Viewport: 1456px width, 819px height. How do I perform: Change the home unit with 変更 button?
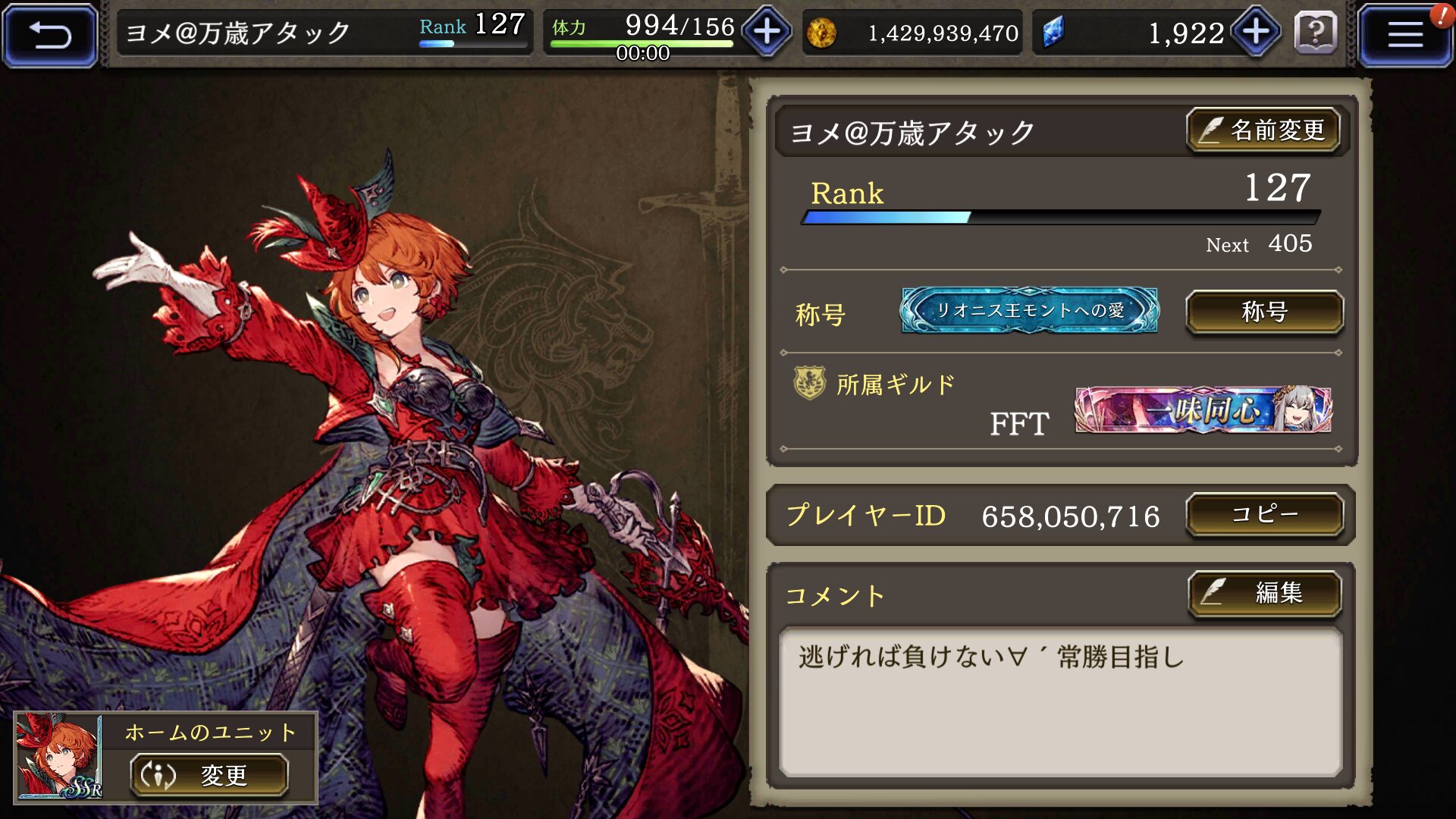[x=209, y=775]
